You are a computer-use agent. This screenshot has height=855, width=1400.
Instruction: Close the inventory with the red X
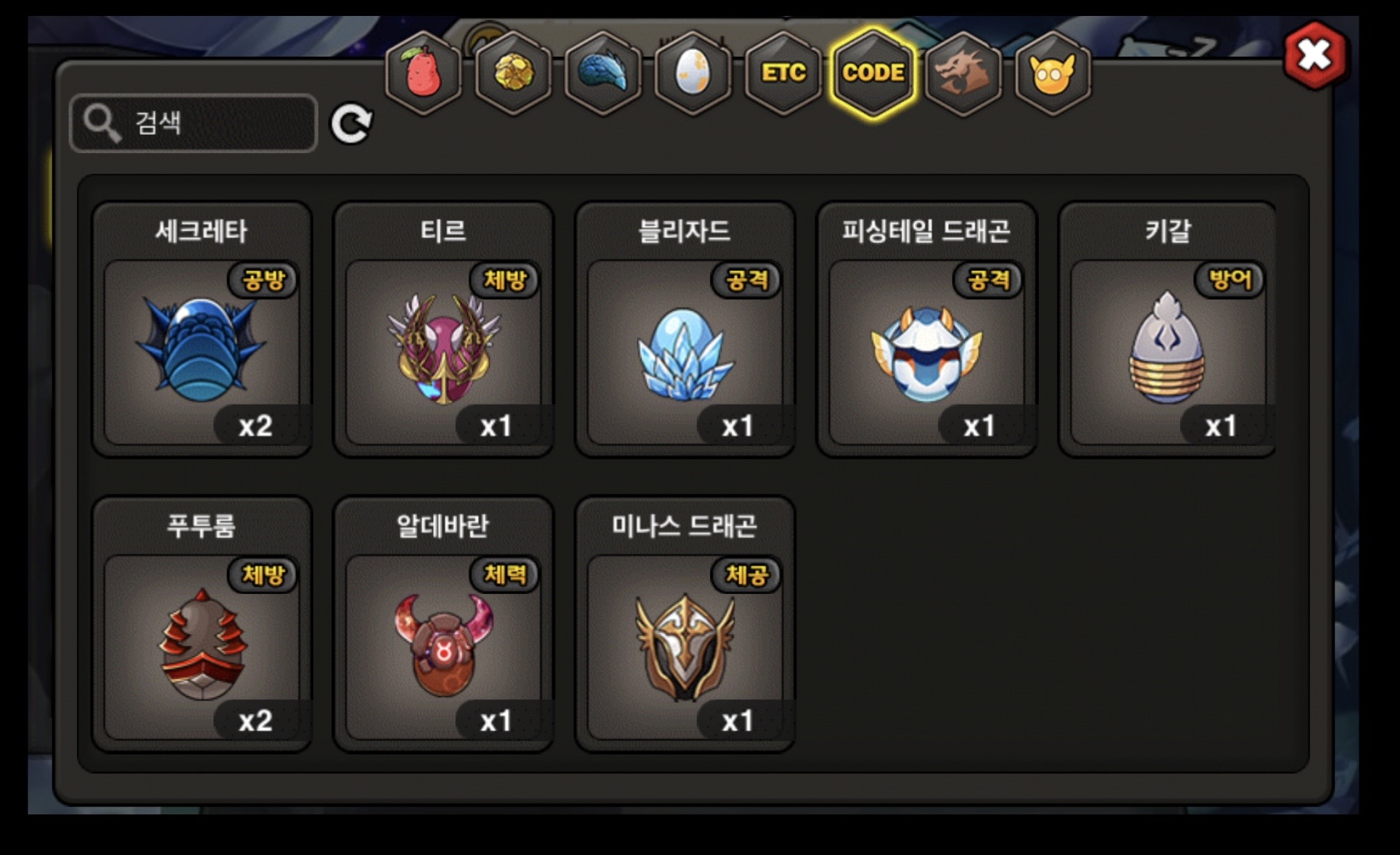coord(1315,56)
